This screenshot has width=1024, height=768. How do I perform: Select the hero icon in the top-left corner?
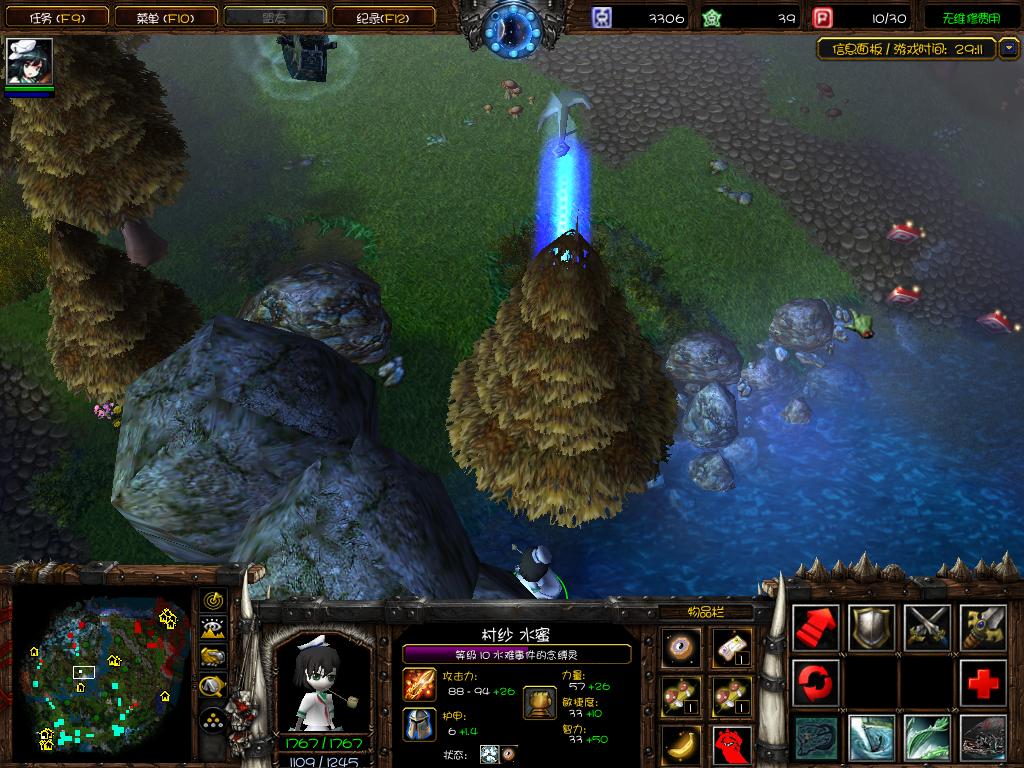click(x=29, y=62)
